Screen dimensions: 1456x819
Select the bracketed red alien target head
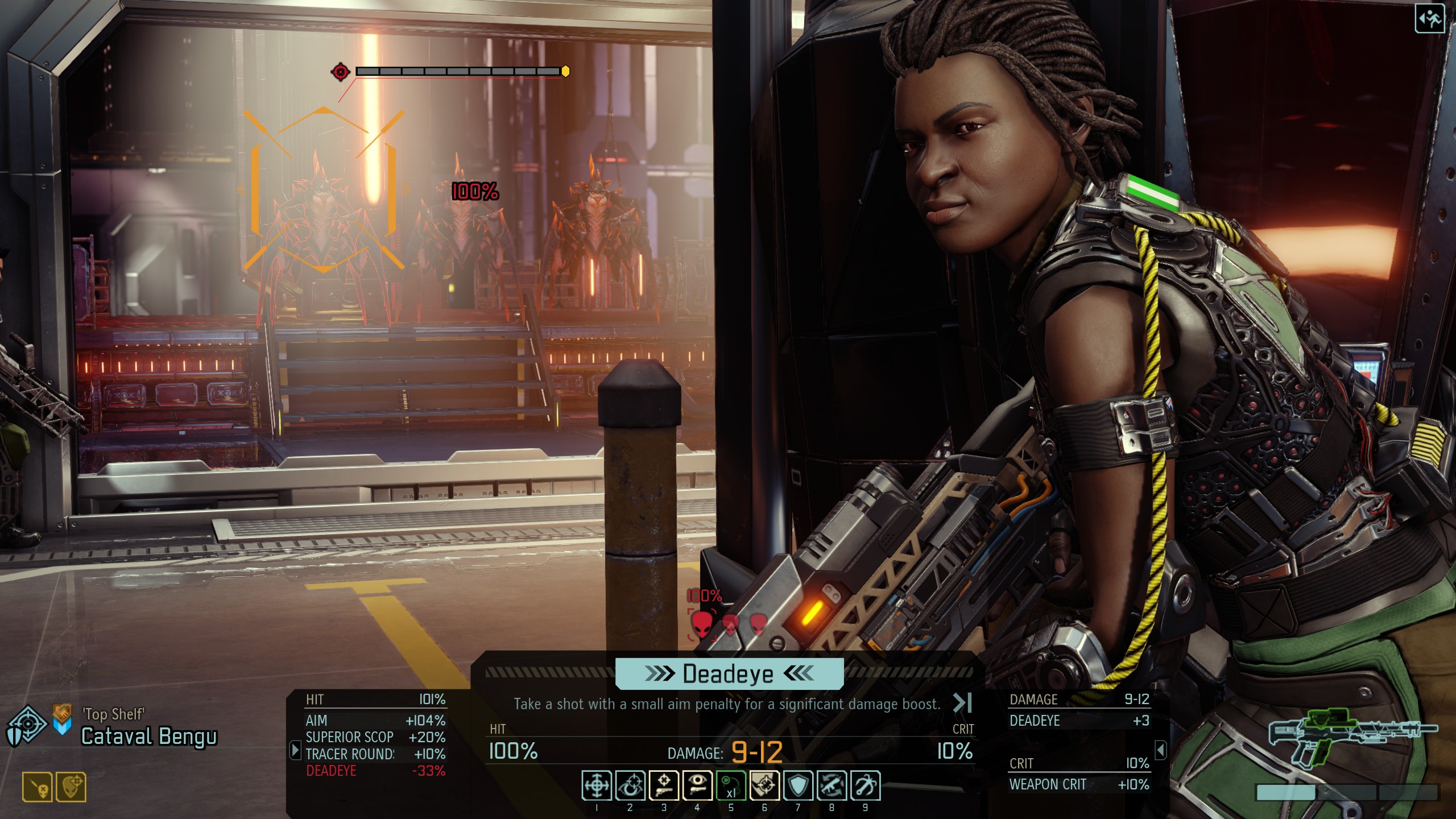click(x=702, y=624)
